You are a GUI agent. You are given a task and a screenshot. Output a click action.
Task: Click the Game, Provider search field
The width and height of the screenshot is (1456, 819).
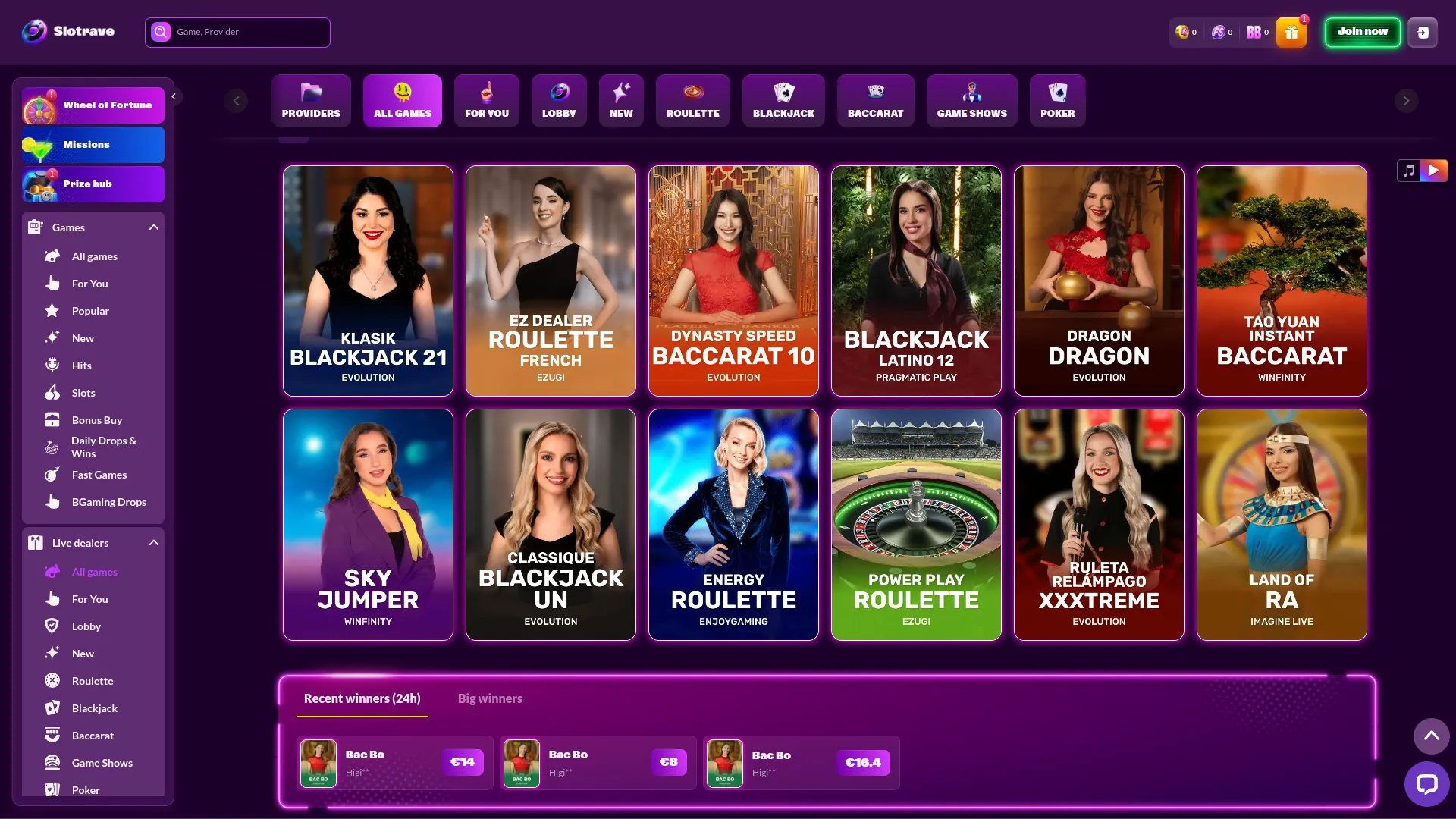pos(237,32)
